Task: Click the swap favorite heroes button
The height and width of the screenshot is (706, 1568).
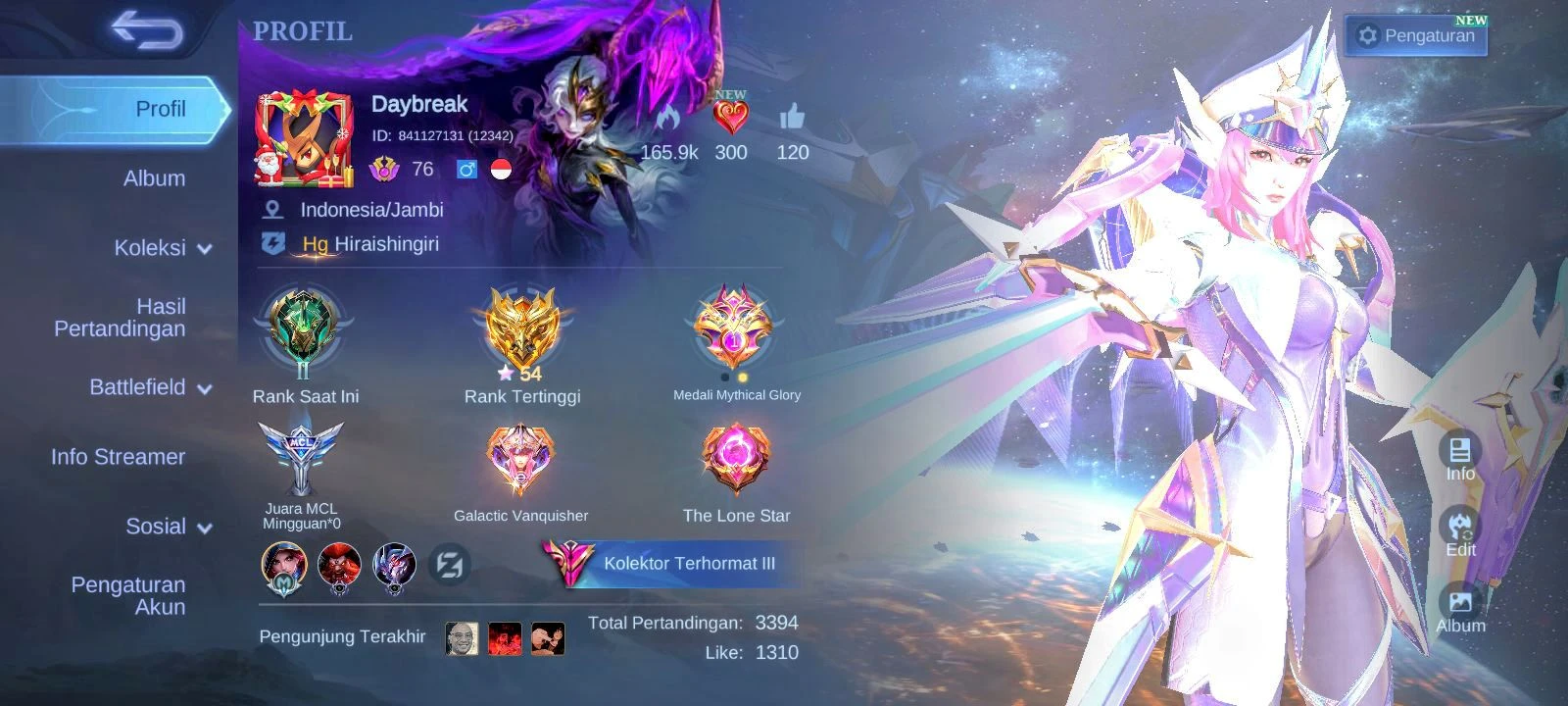Action: (x=450, y=565)
